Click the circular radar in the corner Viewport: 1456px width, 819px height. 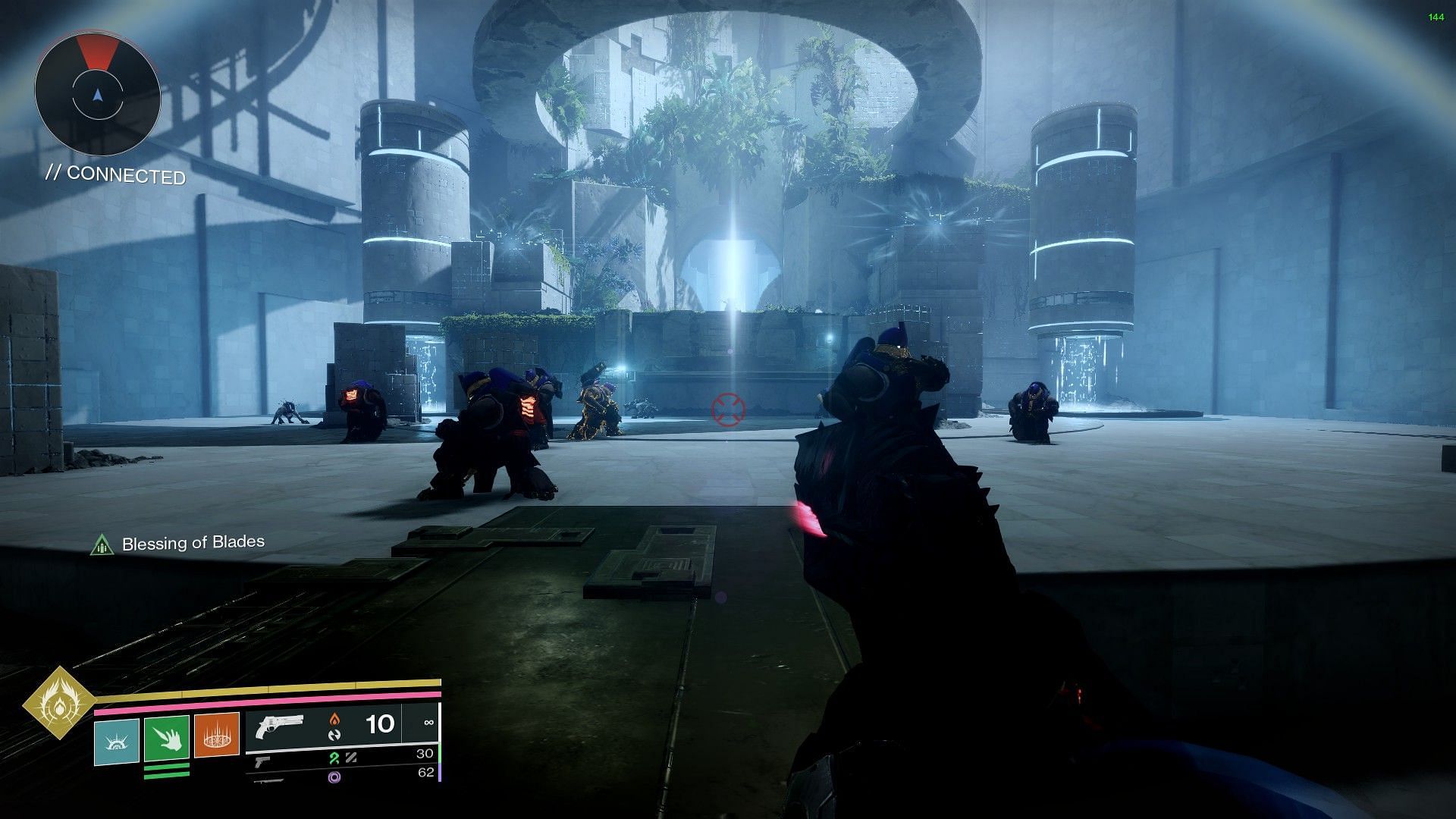point(97,95)
